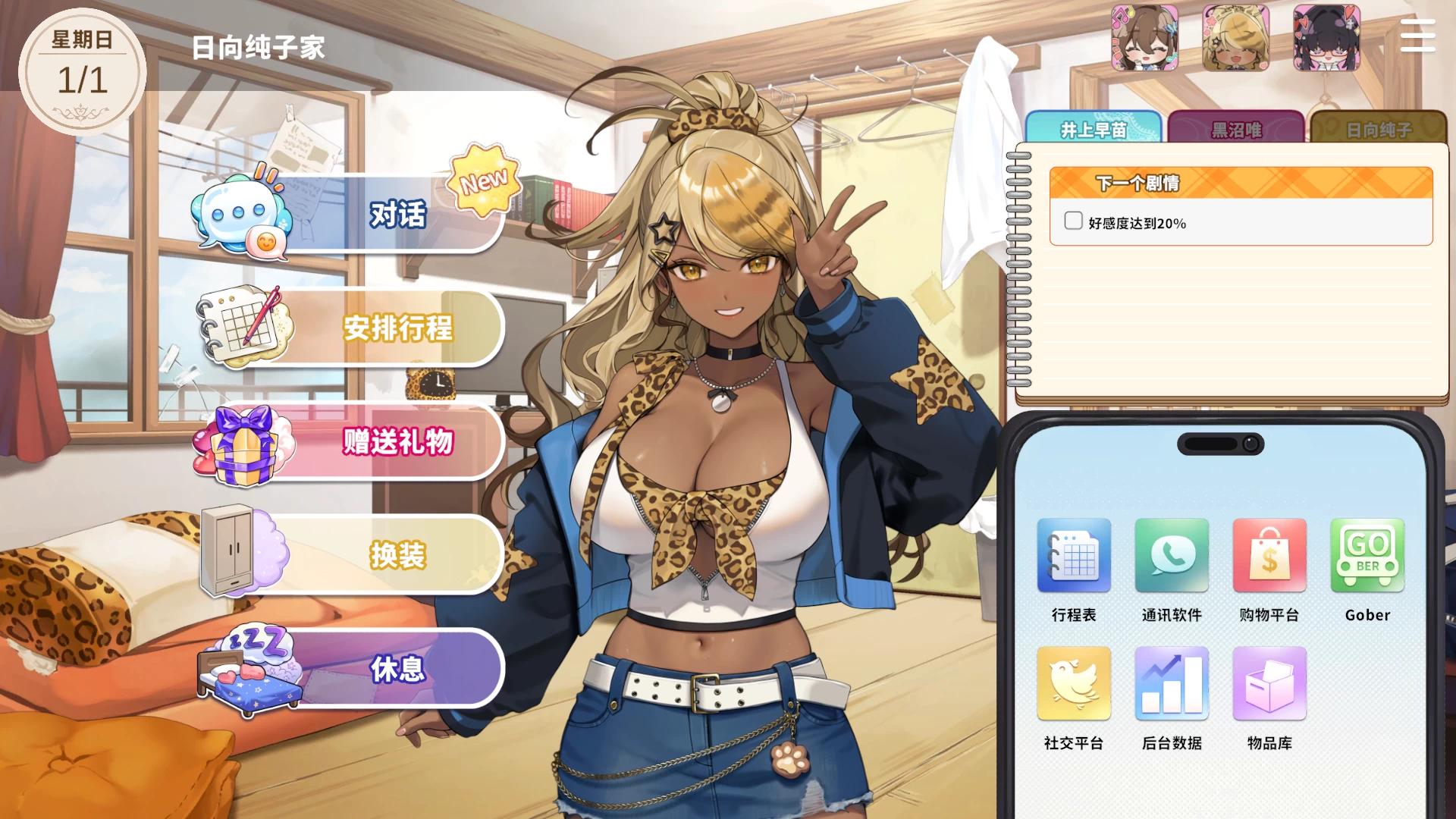The width and height of the screenshot is (1456, 819).
Task: Check the 好感度达到20% objective checkbox
Action: [x=1073, y=221]
